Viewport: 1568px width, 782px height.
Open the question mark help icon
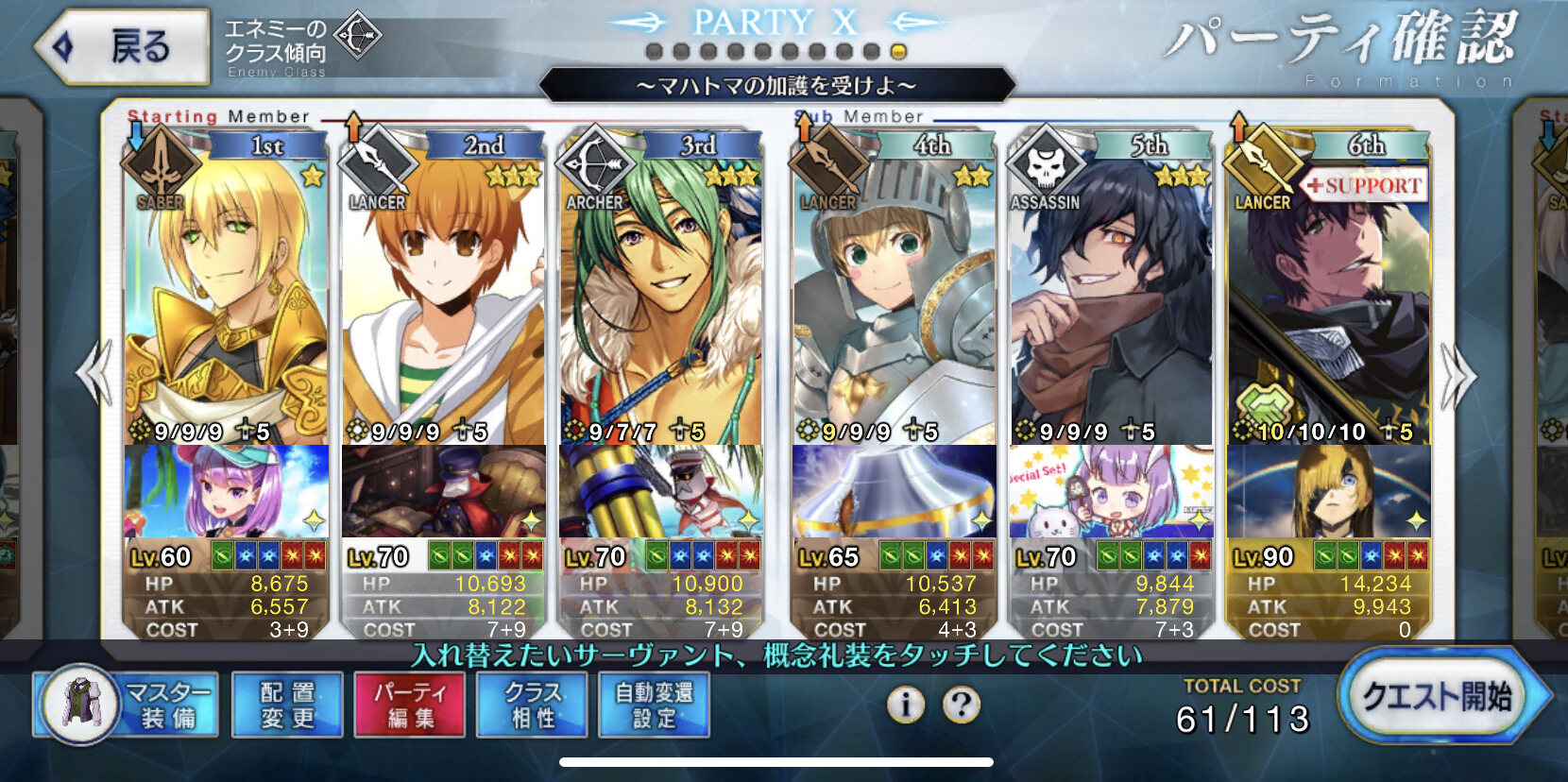pos(962,705)
